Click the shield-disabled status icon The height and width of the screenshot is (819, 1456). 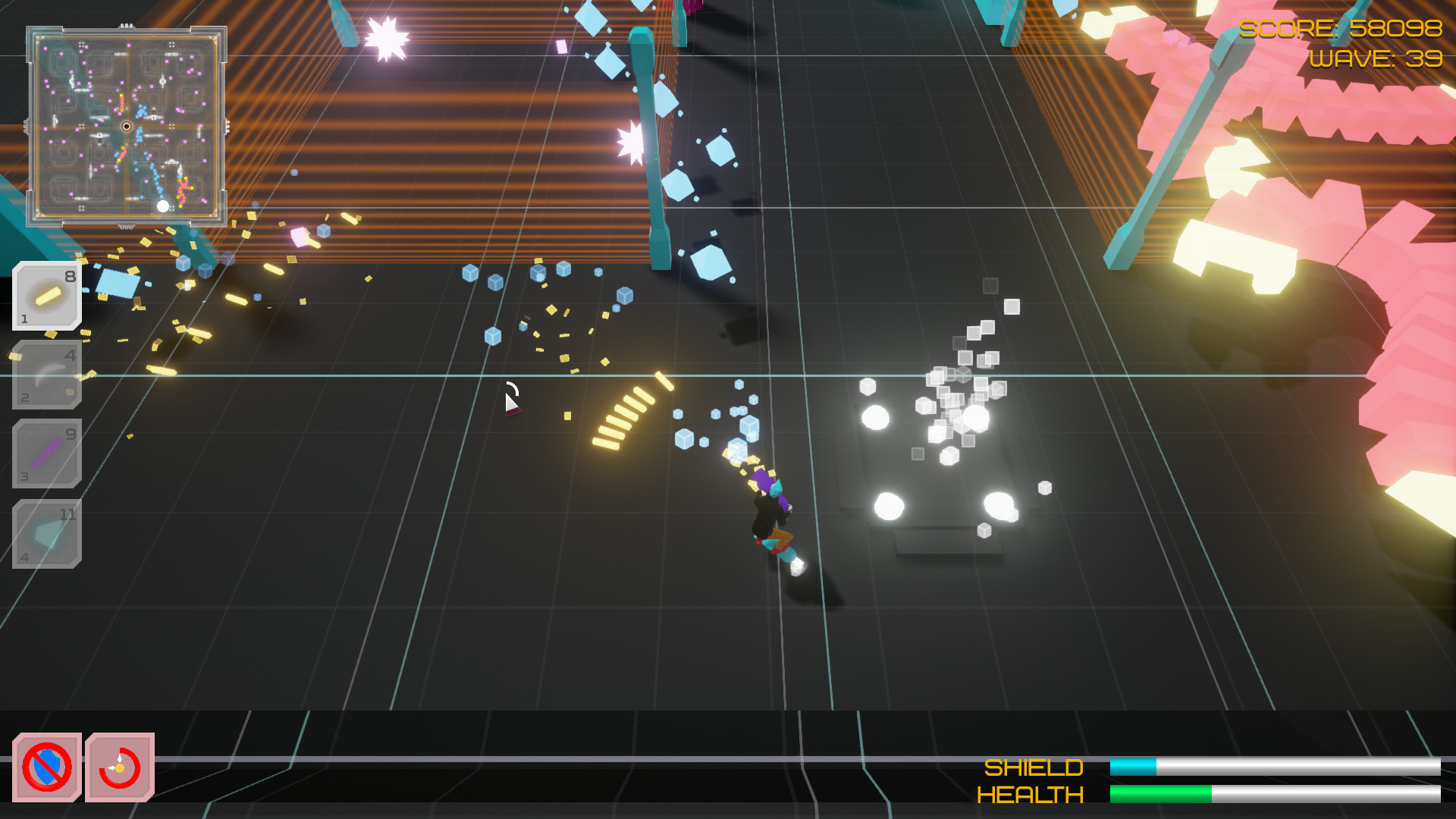point(47,767)
